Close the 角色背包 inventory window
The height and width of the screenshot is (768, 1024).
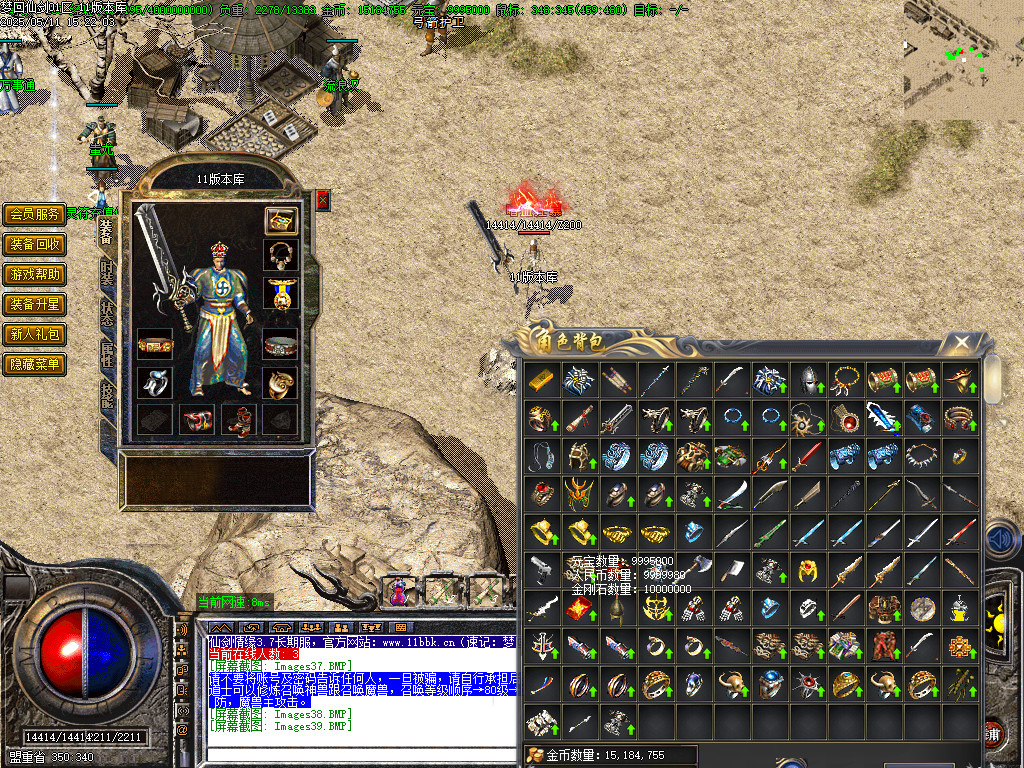[x=961, y=343]
